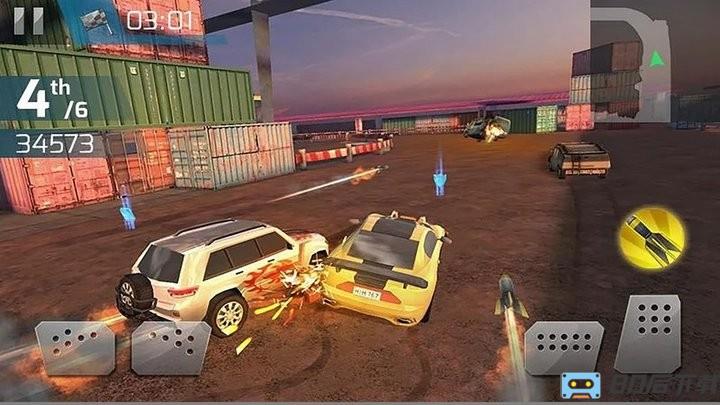This screenshot has width=720, height=405.
Task: Pause the race
Action: 29,20
